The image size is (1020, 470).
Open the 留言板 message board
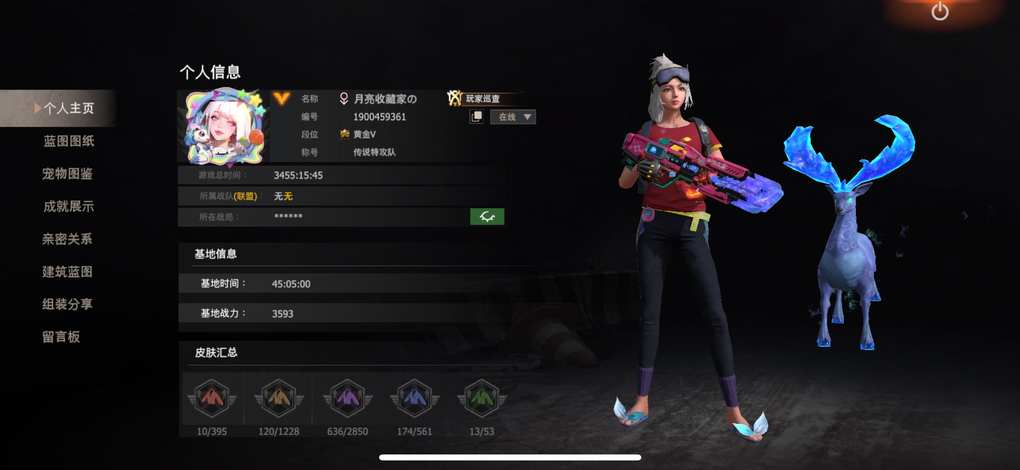coord(62,337)
